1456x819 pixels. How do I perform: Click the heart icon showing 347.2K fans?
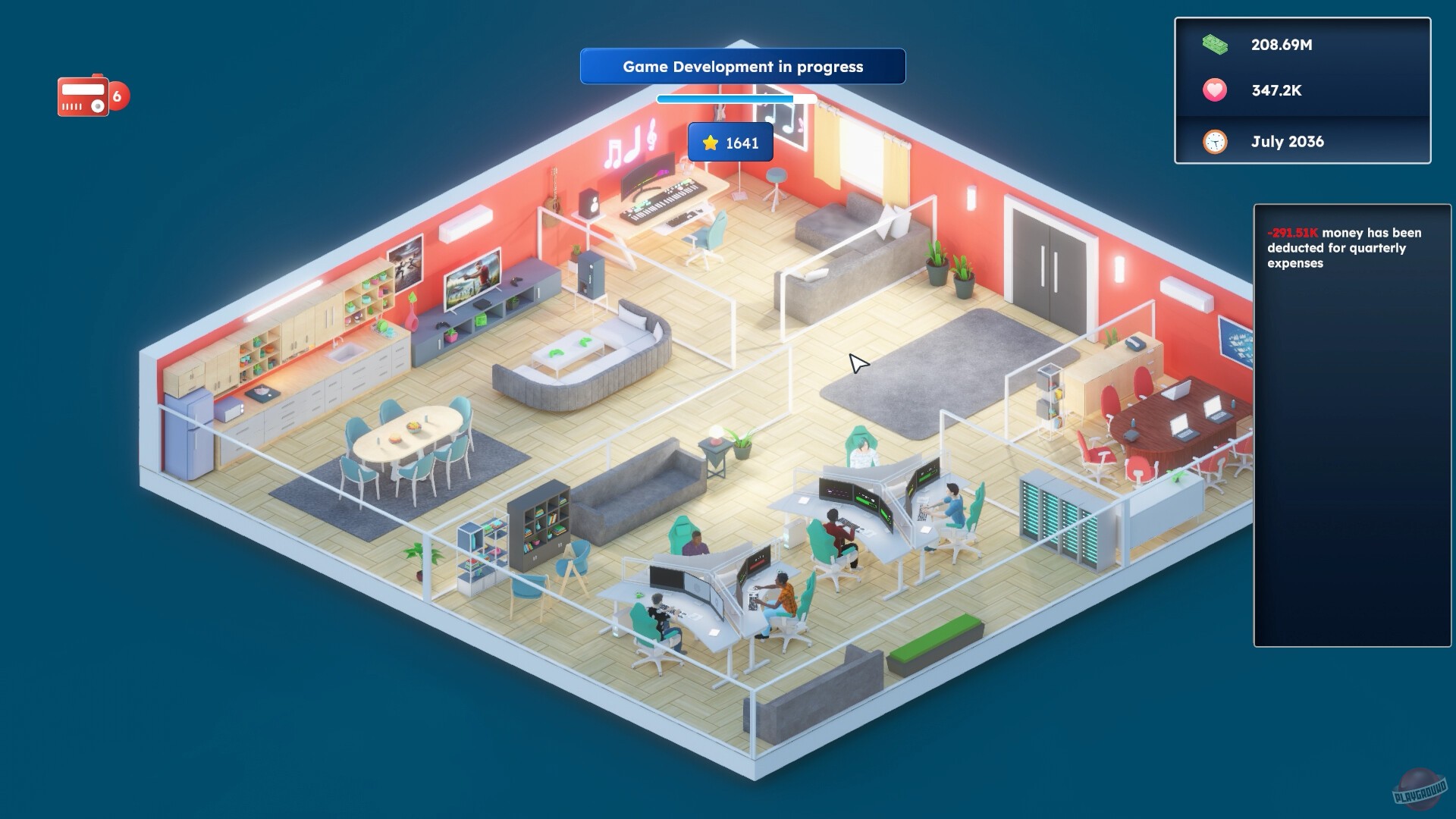point(1214,90)
